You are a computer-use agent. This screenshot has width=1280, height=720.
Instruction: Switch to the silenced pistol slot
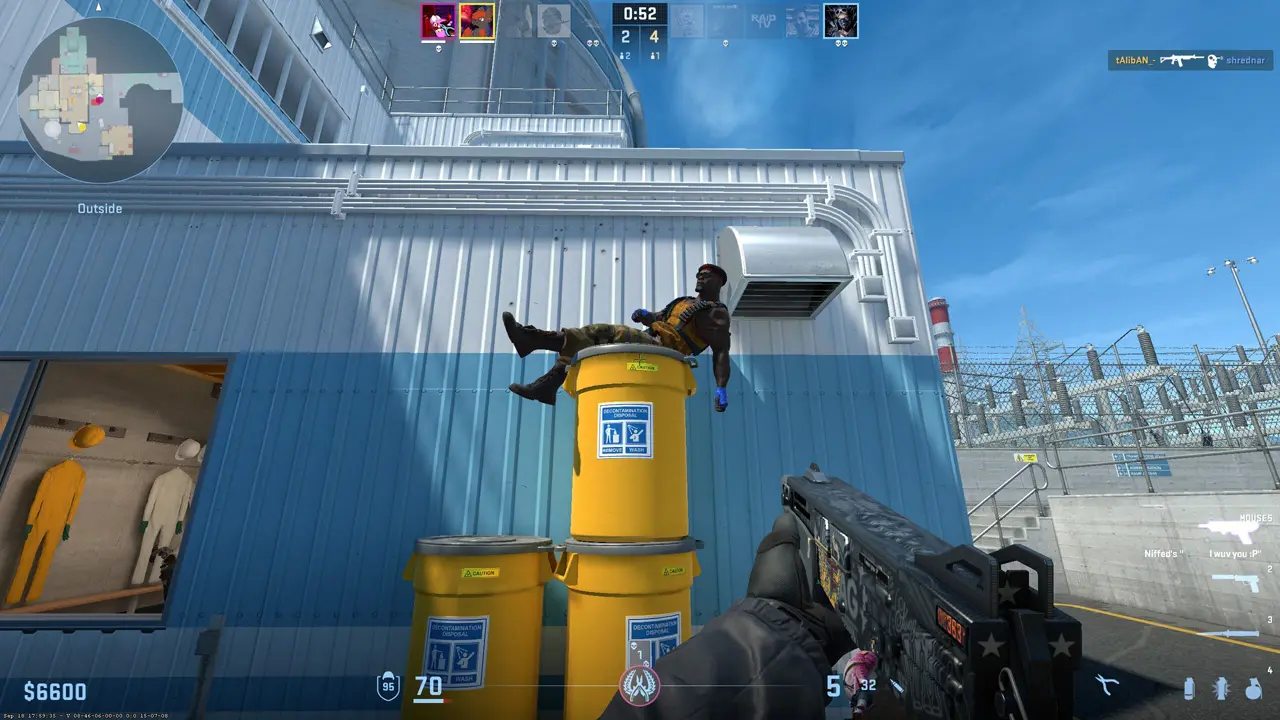(1236, 582)
